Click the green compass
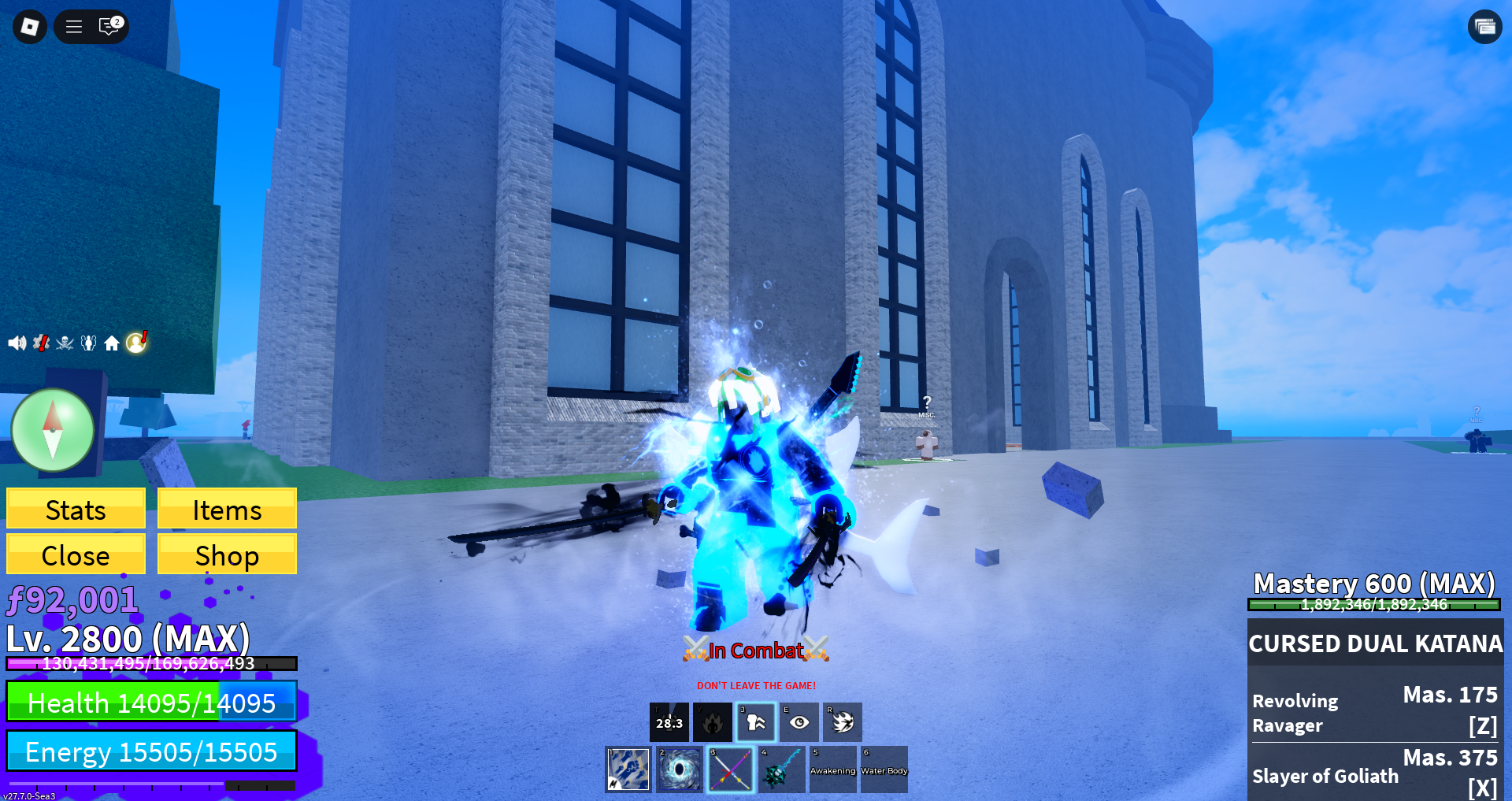The height and width of the screenshot is (801, 1512). click(x=53, y=430)
